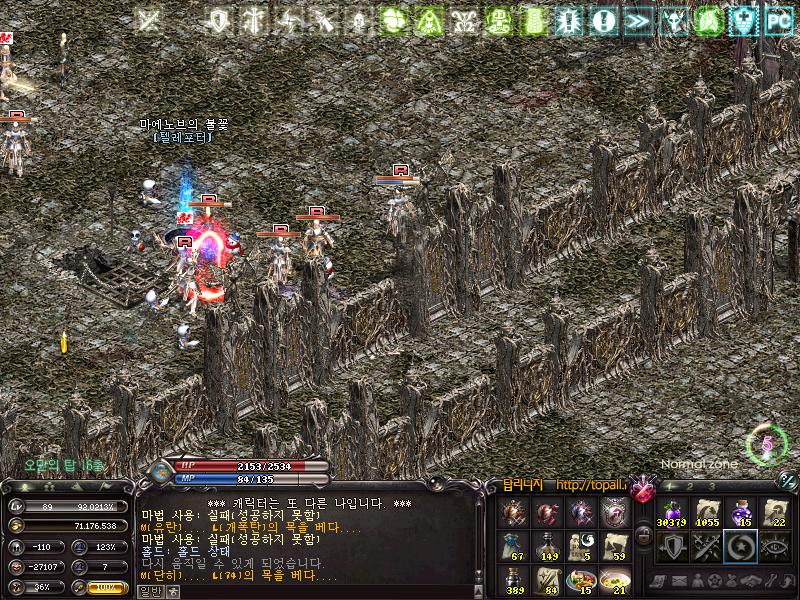Viewport: 800px width, 600px height.
Task: Switch to hotbar page 2
Action: pyautogui.click(x=692, y=487)
